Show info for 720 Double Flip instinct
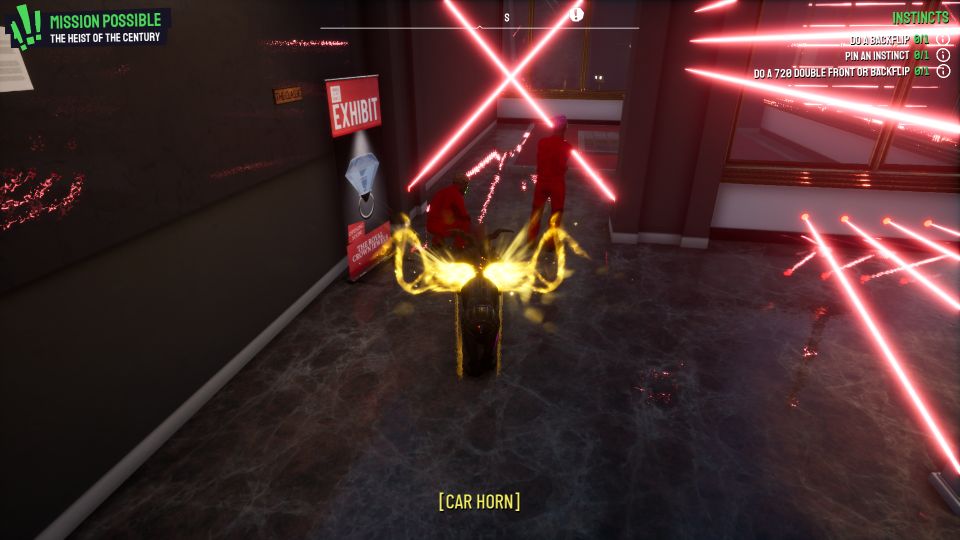This screenshot has width=960, height=540. tap(943, 72)
